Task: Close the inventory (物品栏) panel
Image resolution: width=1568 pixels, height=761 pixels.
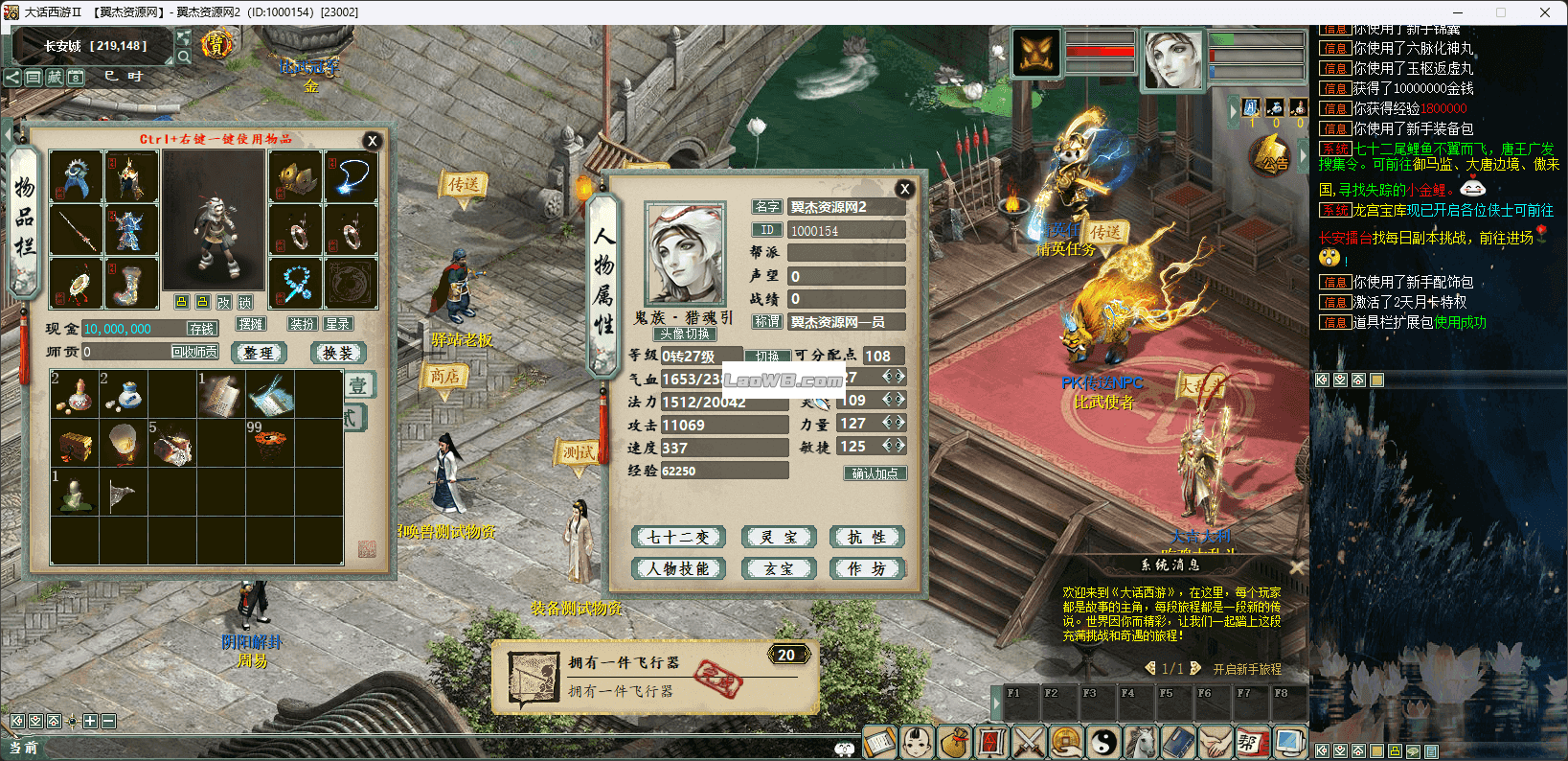Action: point(373,141)
